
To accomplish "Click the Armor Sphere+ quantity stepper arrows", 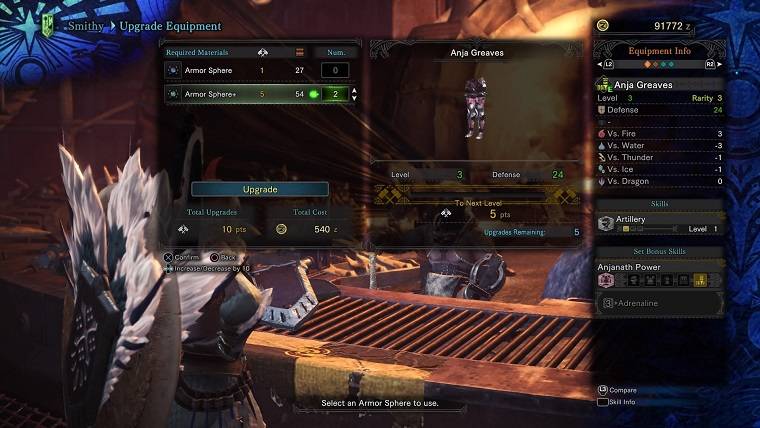I will (x=353, y=94).
